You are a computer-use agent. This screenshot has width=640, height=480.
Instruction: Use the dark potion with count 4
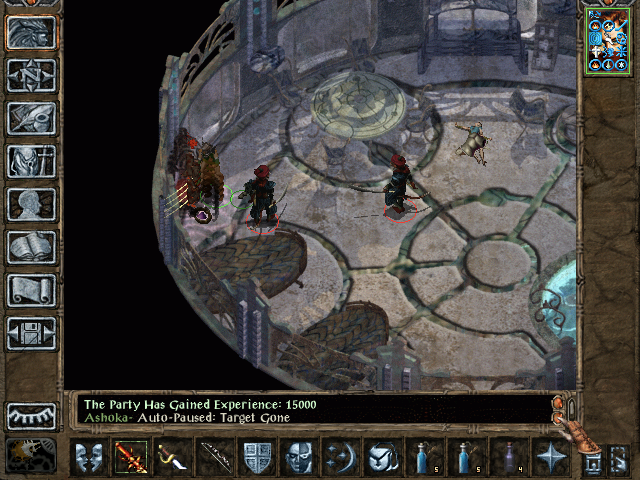[x=508, y=459]
